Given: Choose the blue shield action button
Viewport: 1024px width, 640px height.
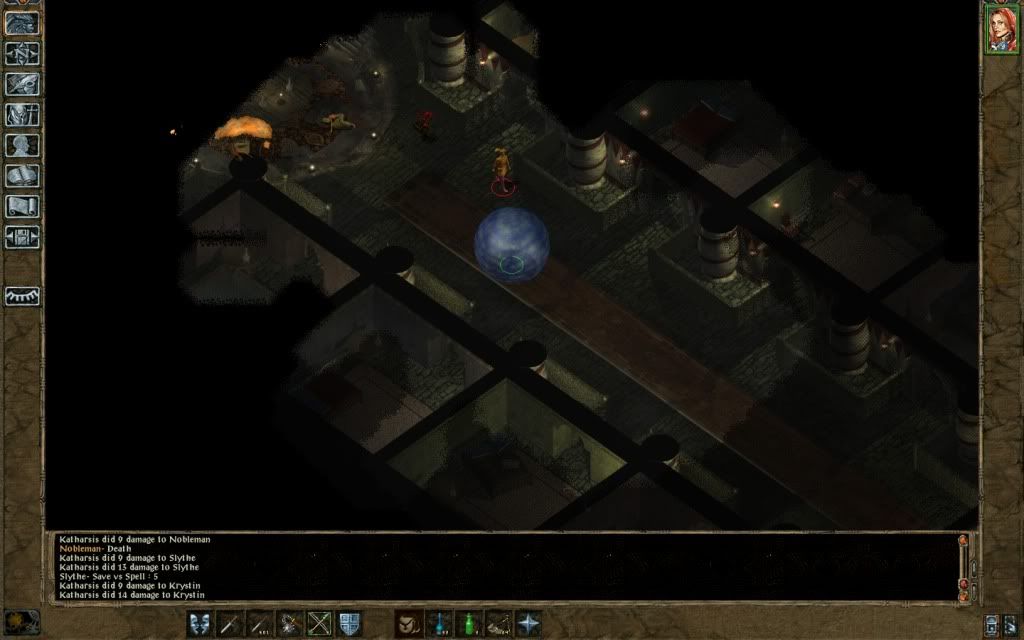Looking at the screenshot, I should click(x=349, y=624).
